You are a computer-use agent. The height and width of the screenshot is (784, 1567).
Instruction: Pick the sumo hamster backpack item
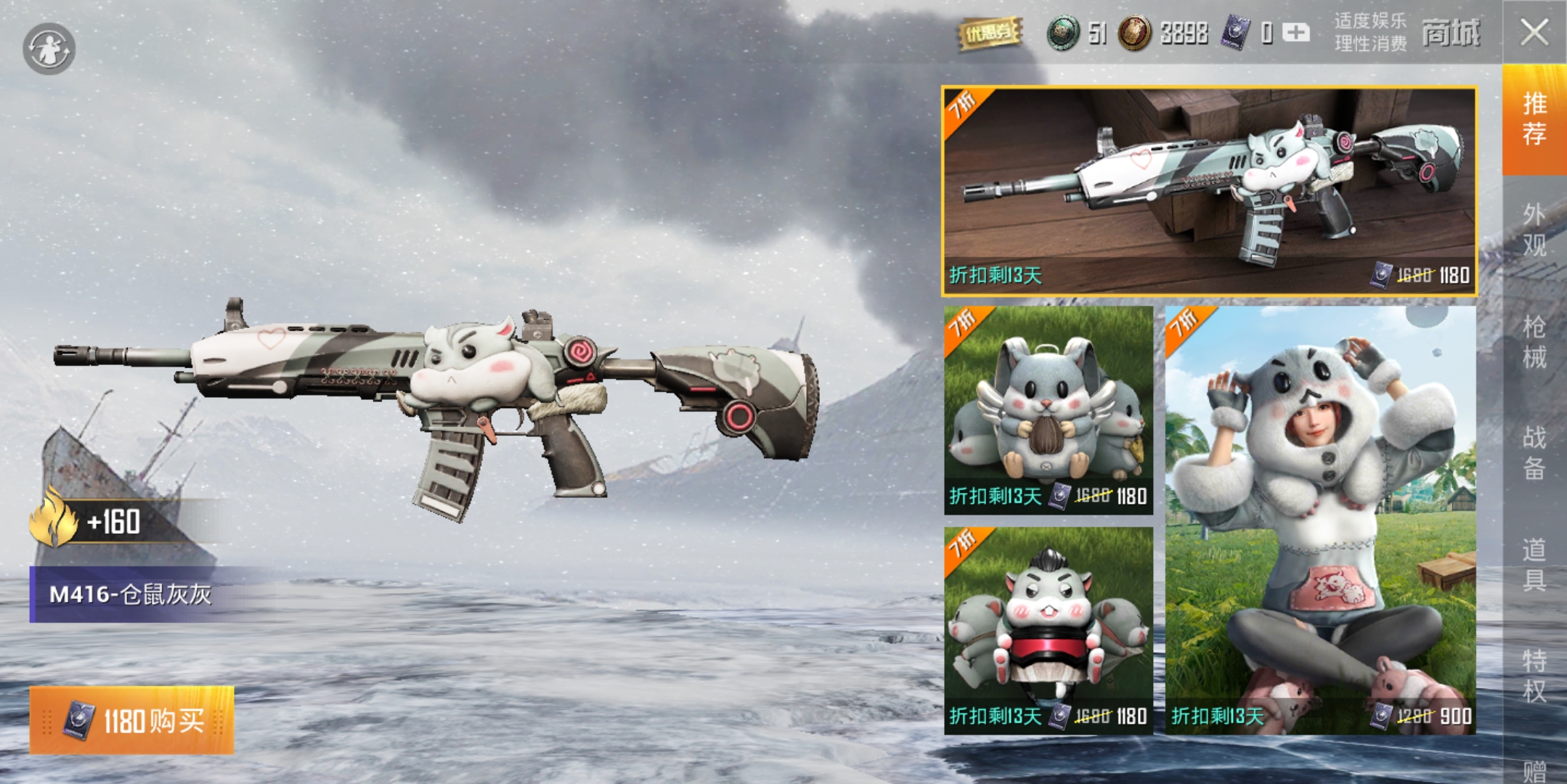pos(1048,630)
